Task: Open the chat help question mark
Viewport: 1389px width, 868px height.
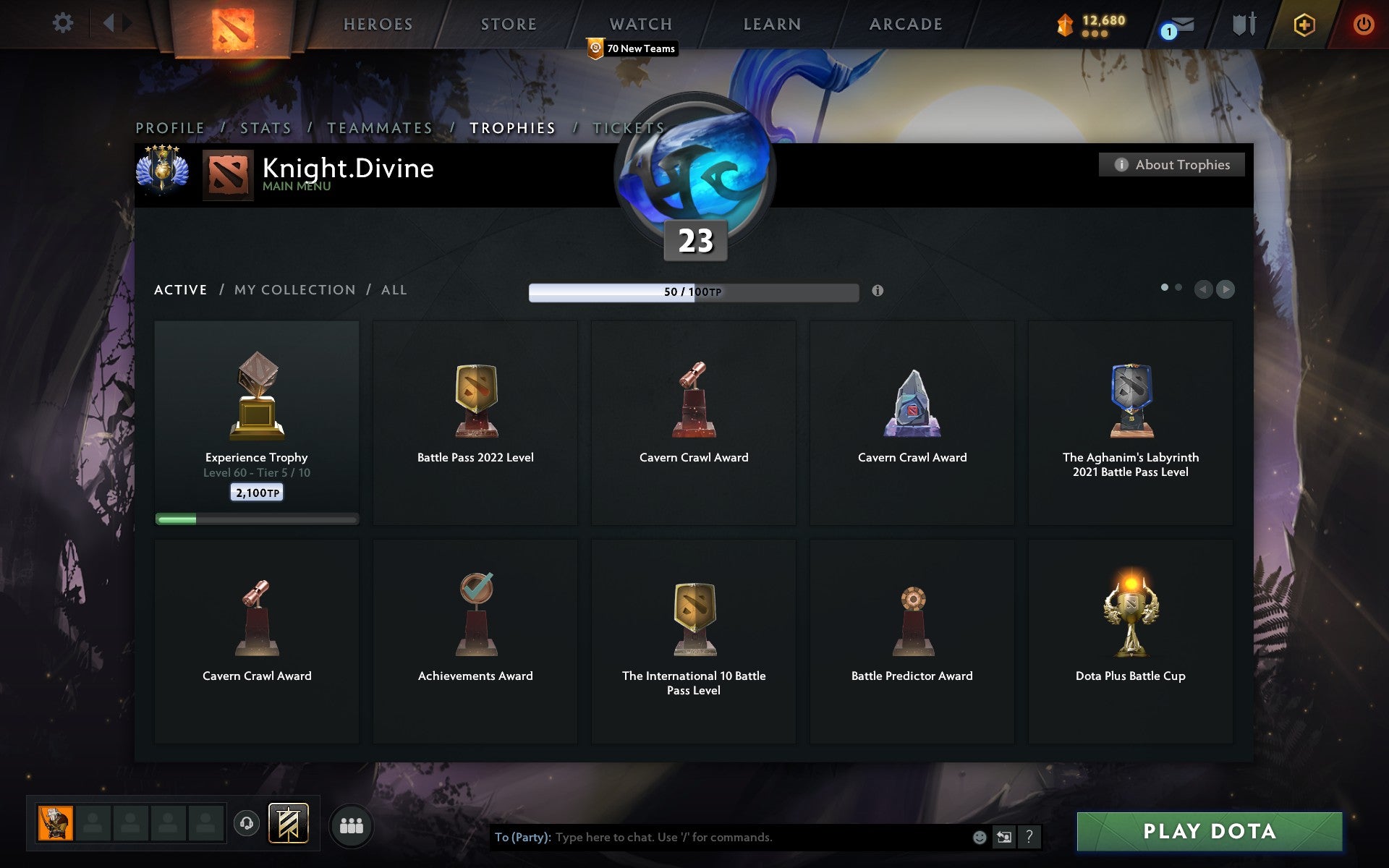Action: coord(1029,838)
